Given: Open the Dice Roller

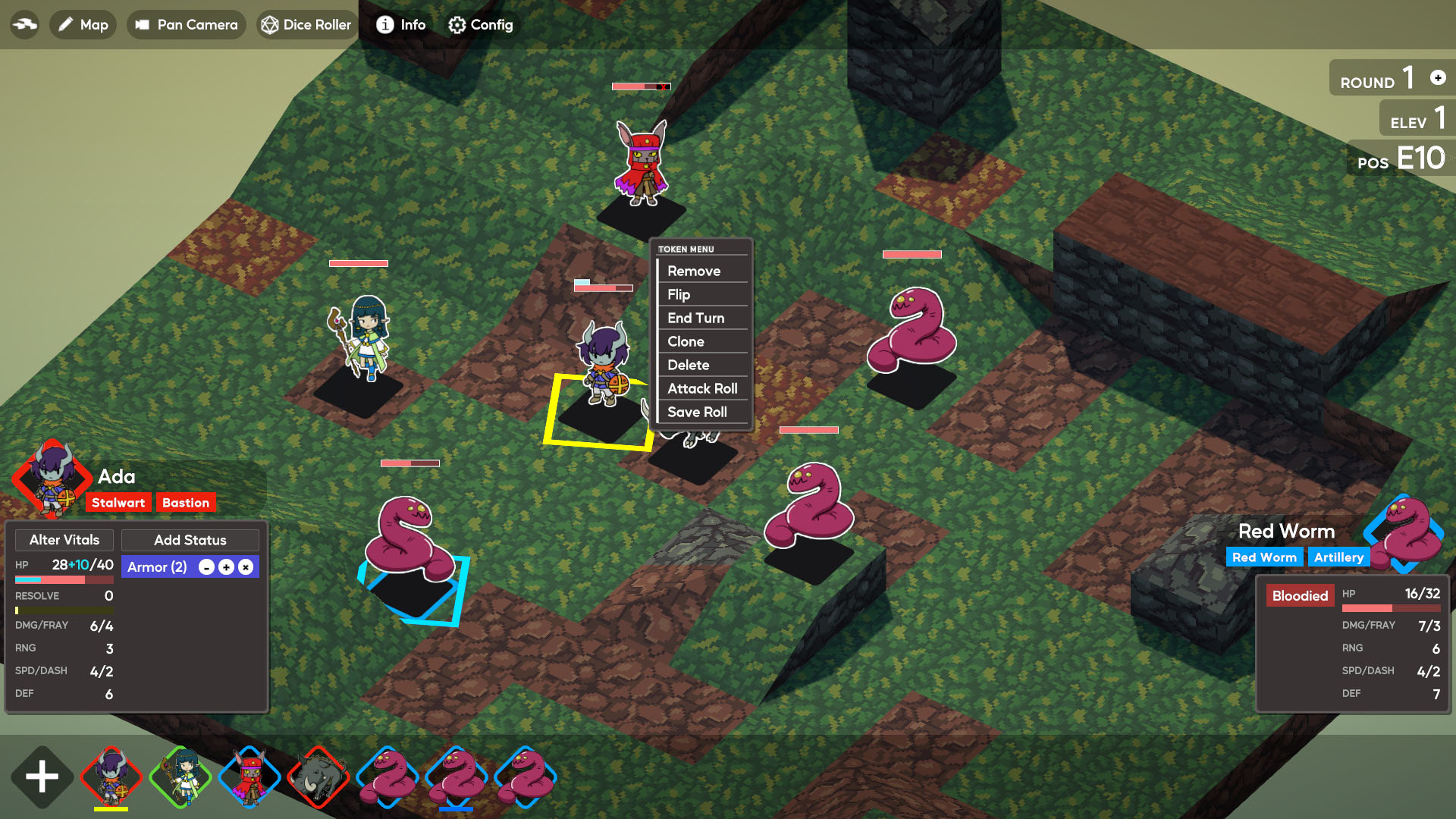Looking at the screenshot, I should 306,25.
